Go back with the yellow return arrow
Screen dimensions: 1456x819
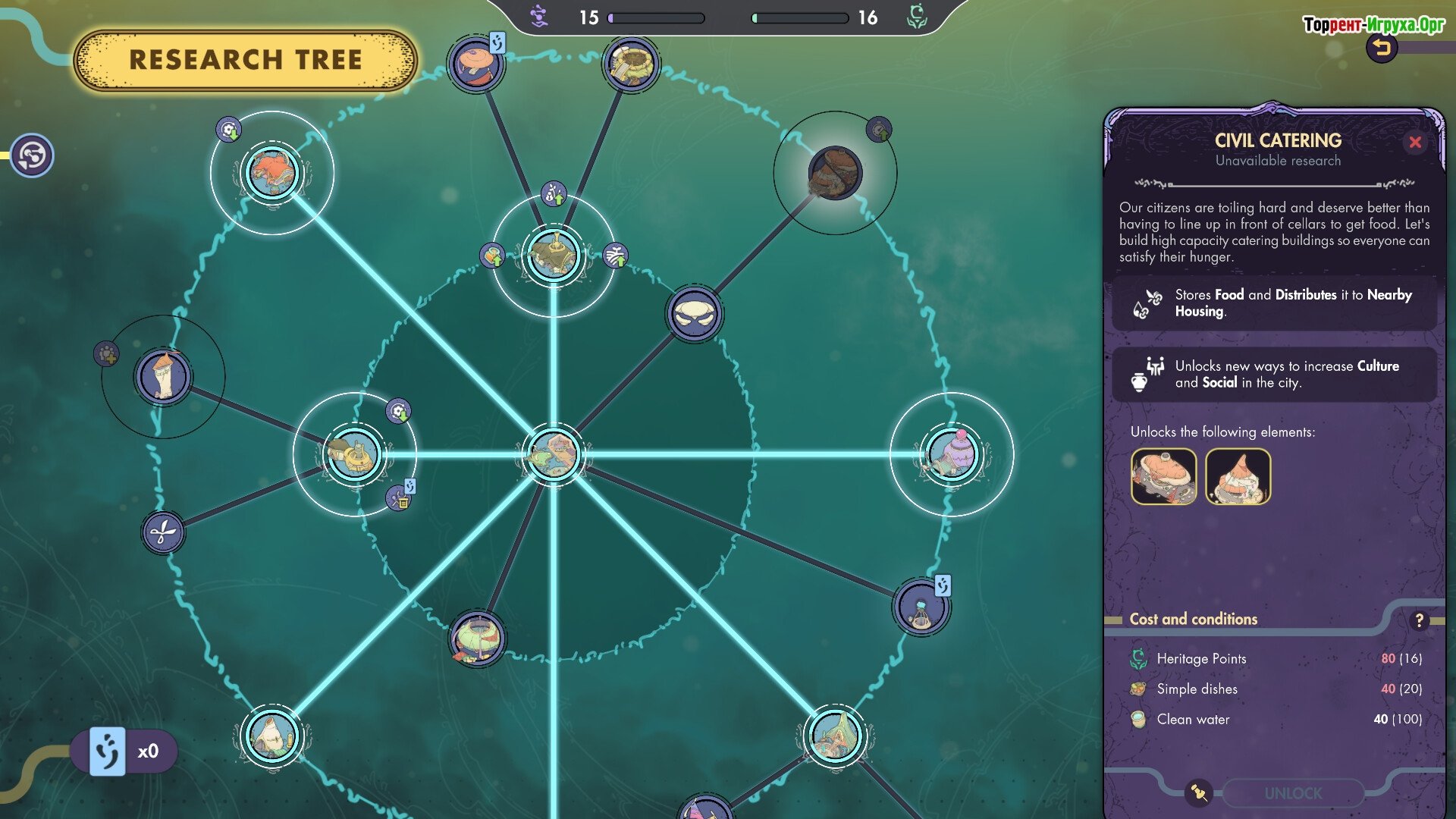[x=1382, y=49]
